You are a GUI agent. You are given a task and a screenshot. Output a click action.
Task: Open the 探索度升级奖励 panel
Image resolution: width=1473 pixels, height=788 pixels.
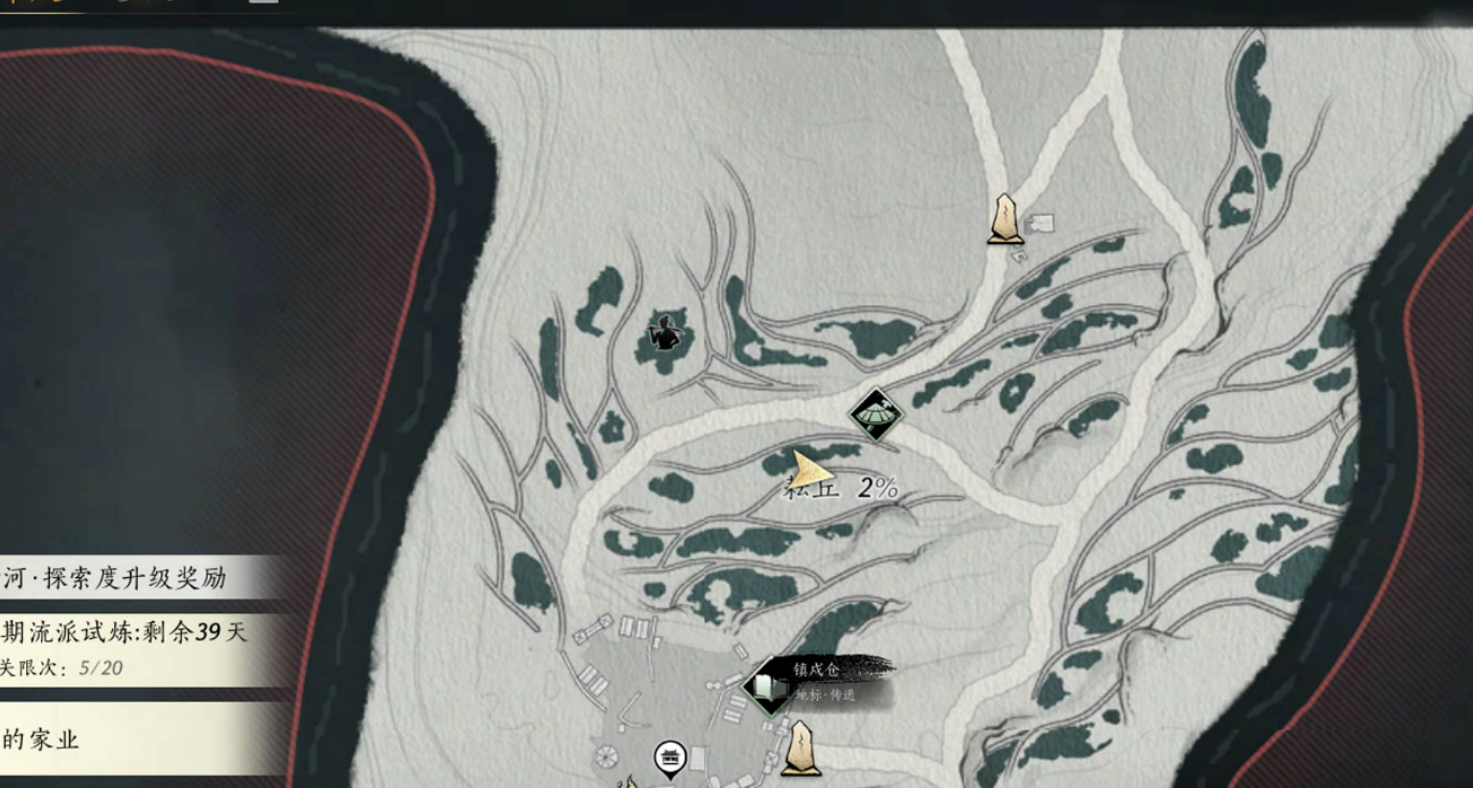[130, 577]
